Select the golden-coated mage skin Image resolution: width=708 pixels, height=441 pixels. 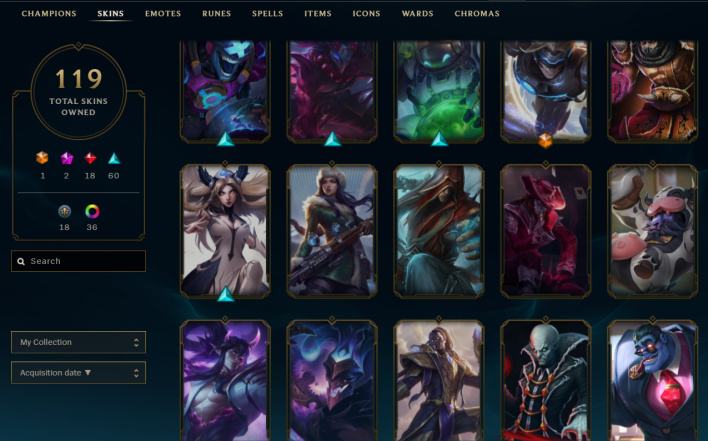(439, 380)
